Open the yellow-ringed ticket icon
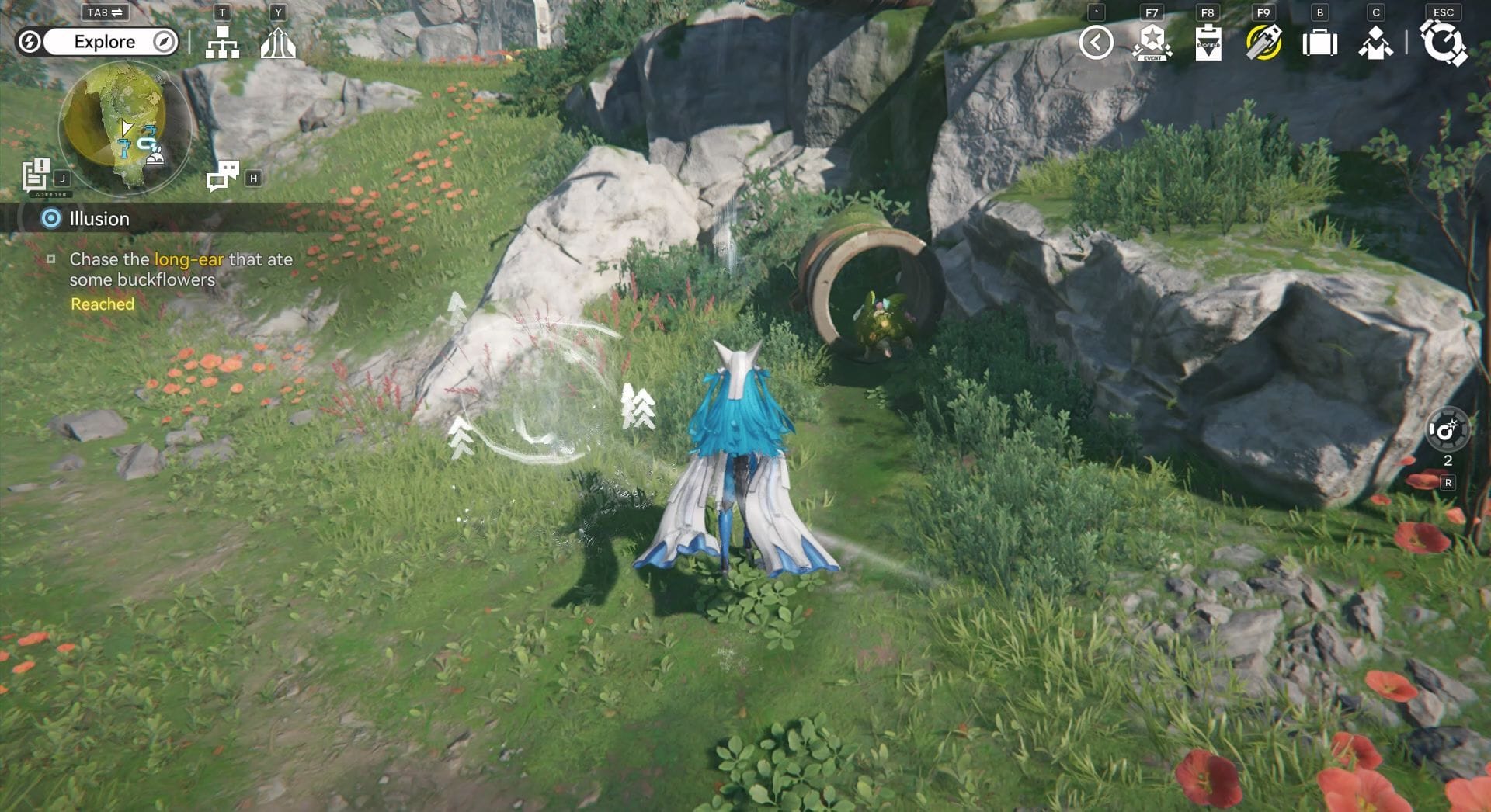The height and width of the screenshot is (812, 1491). coord(1263,43)
